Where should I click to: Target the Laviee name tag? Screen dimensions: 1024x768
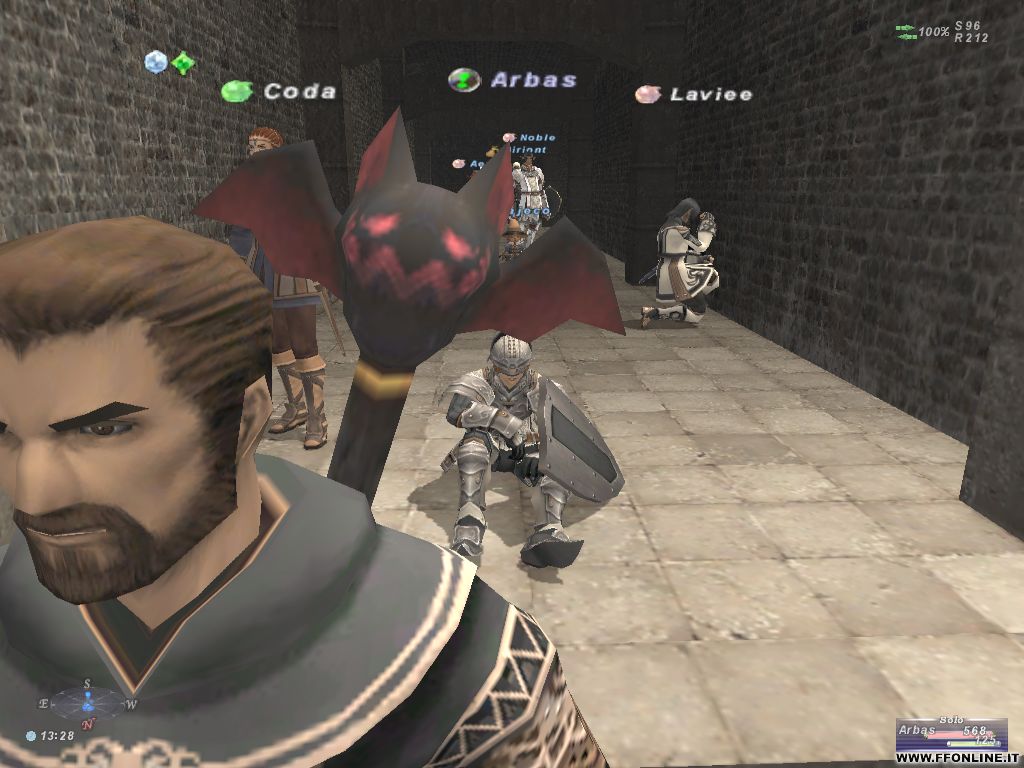pos(711,94)
